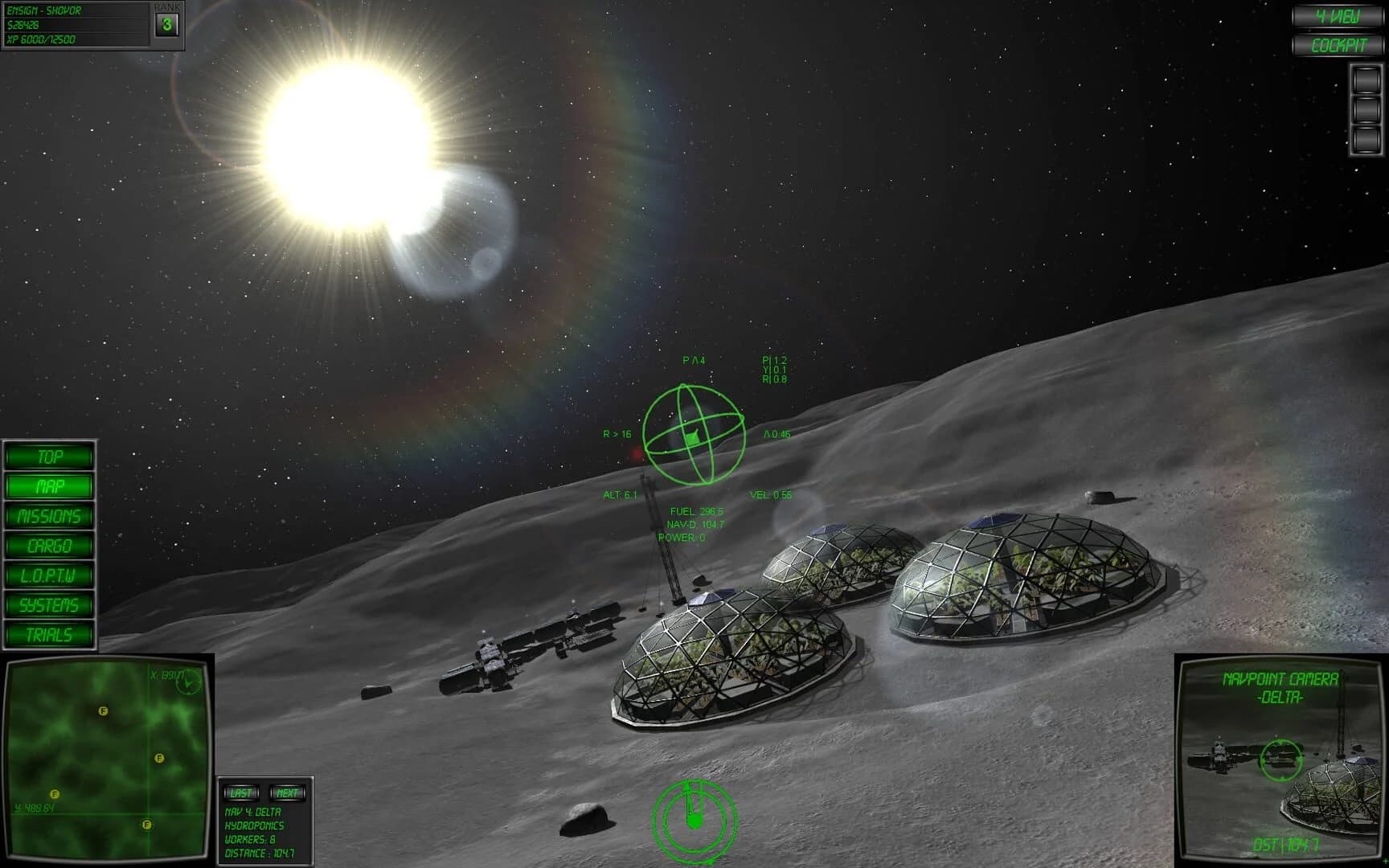The width and height of the screenshot is (1389, 868).
Task: Select an F fuel marker on the minimap
Action: coord(103,710)
